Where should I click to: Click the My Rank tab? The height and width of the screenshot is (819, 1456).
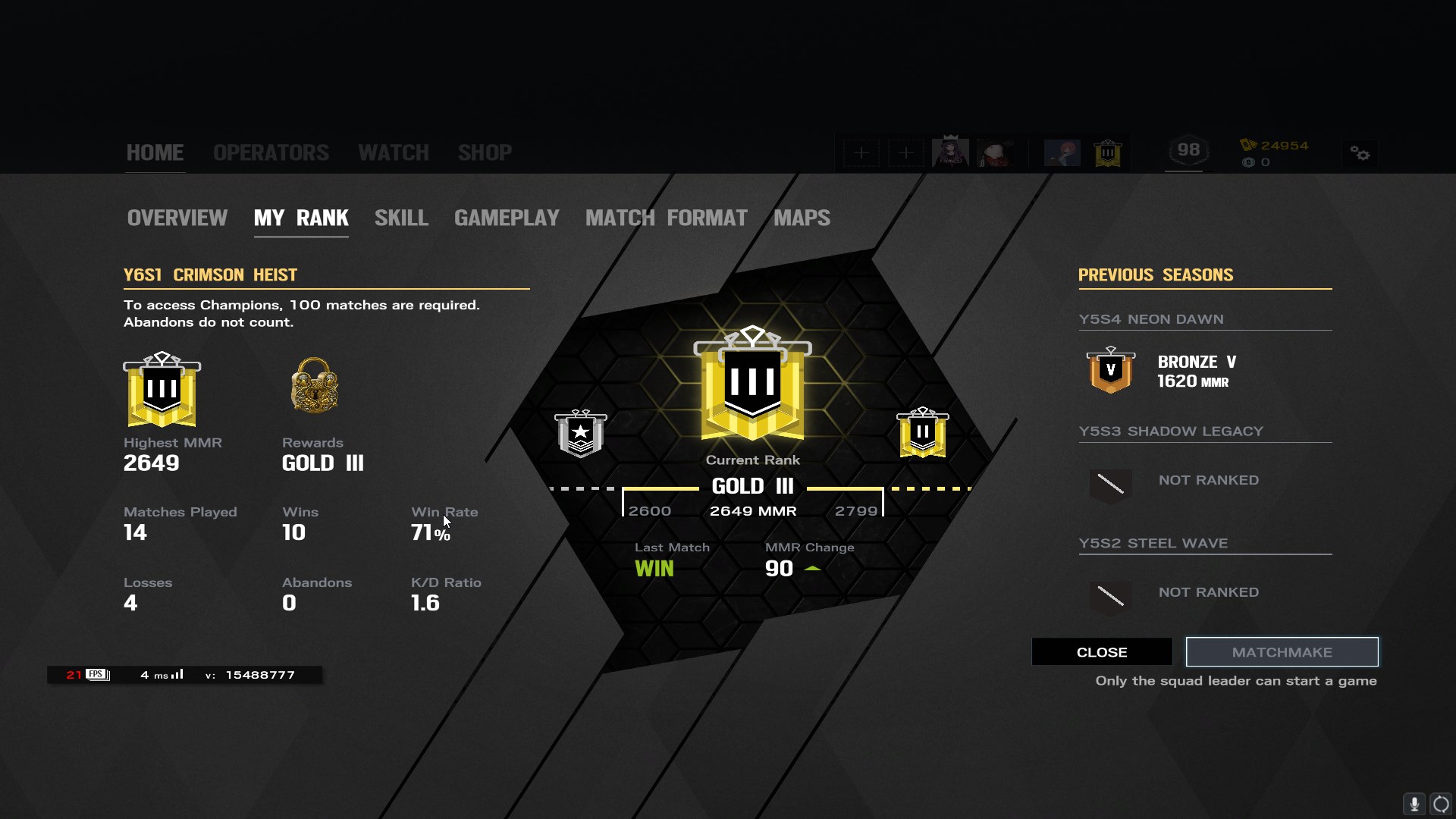pos(301,218)
